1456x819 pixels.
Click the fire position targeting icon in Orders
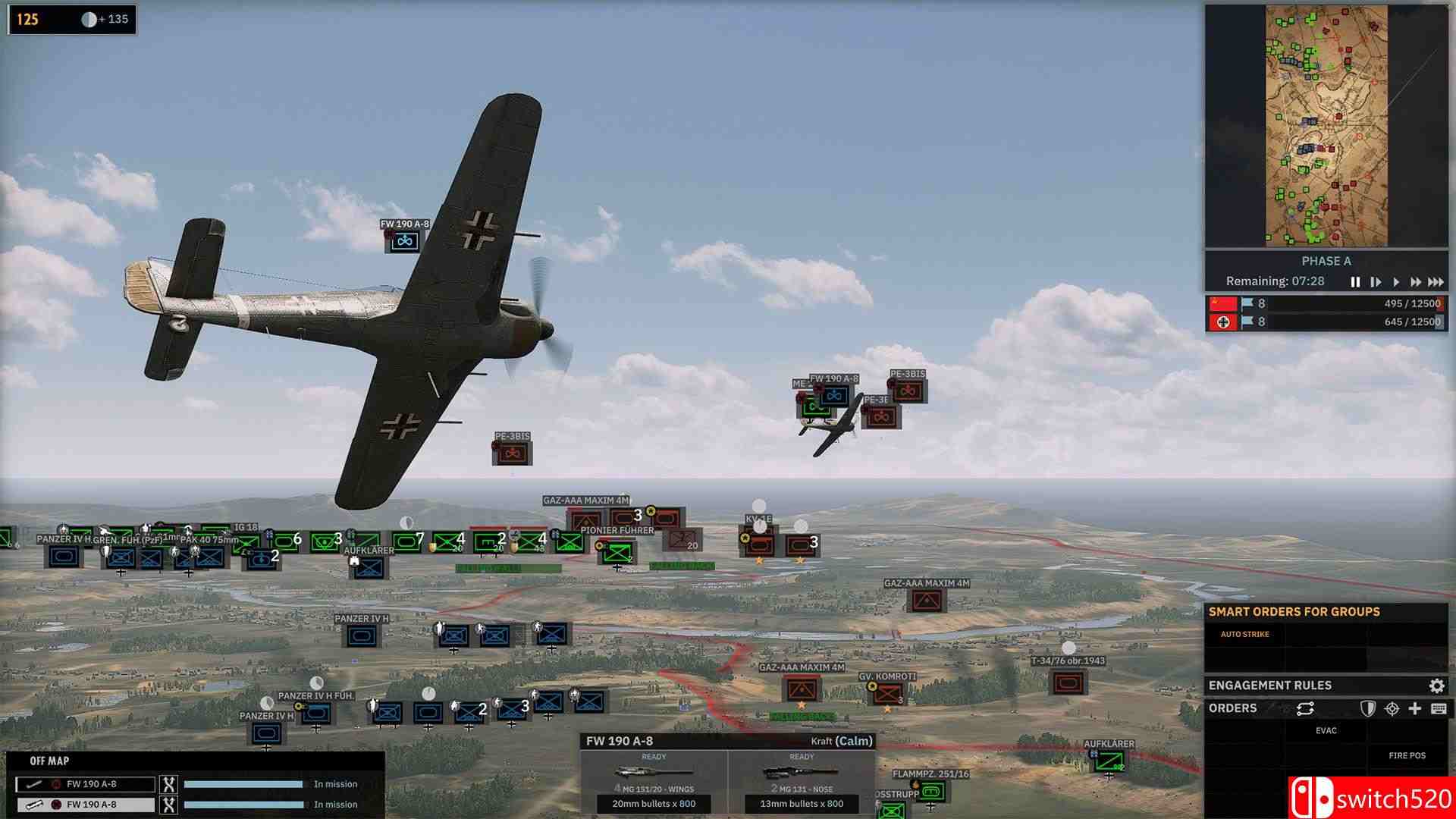1392,708
